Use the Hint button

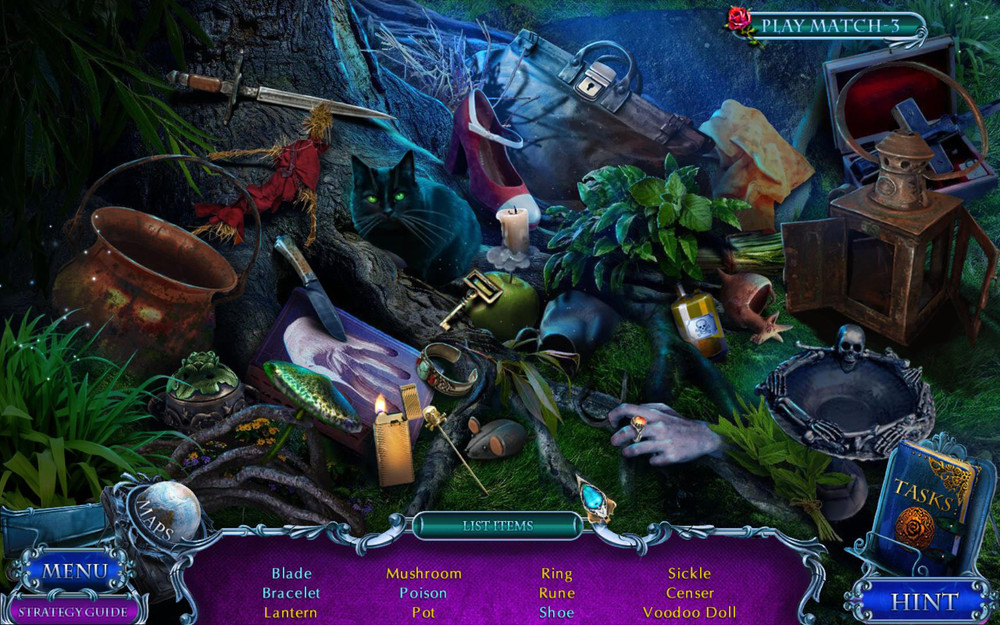pos(924,602)
